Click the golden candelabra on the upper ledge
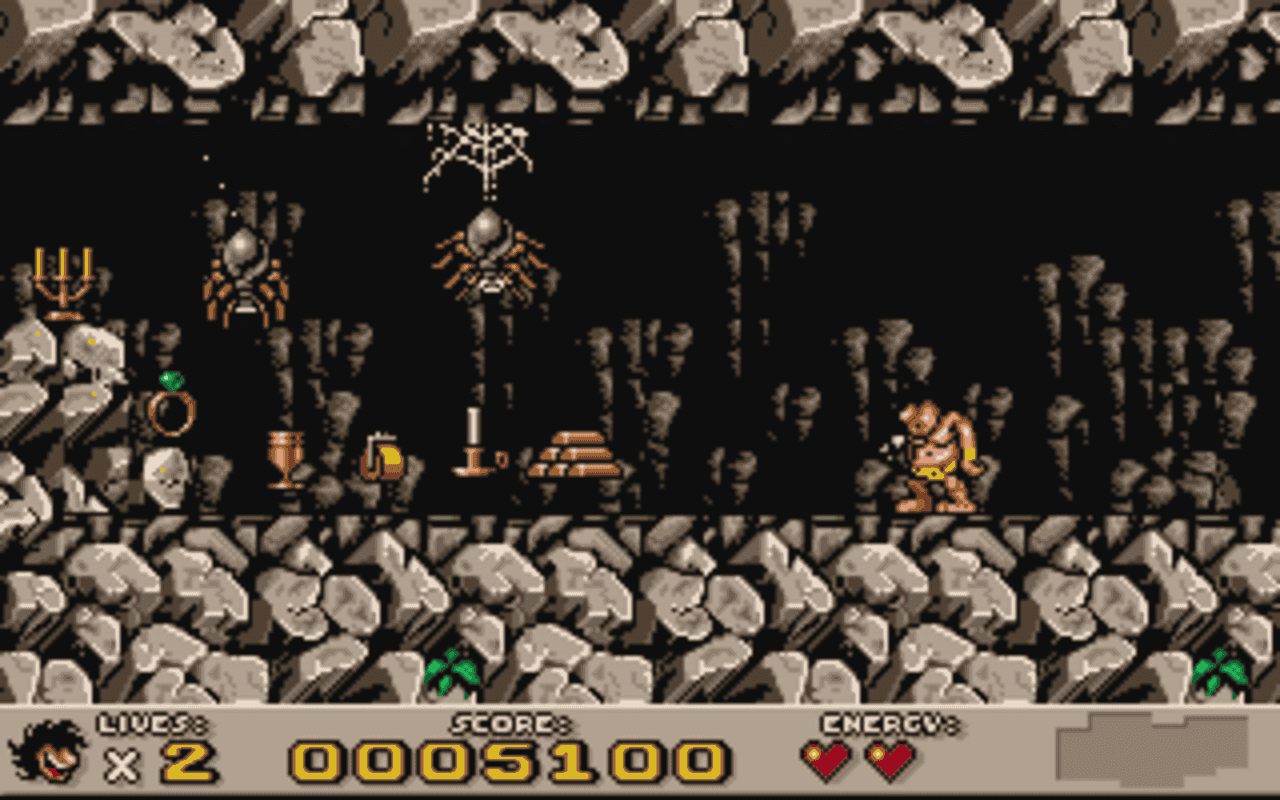The height and width of the screenshot is (800, 1280). point(65,285)
